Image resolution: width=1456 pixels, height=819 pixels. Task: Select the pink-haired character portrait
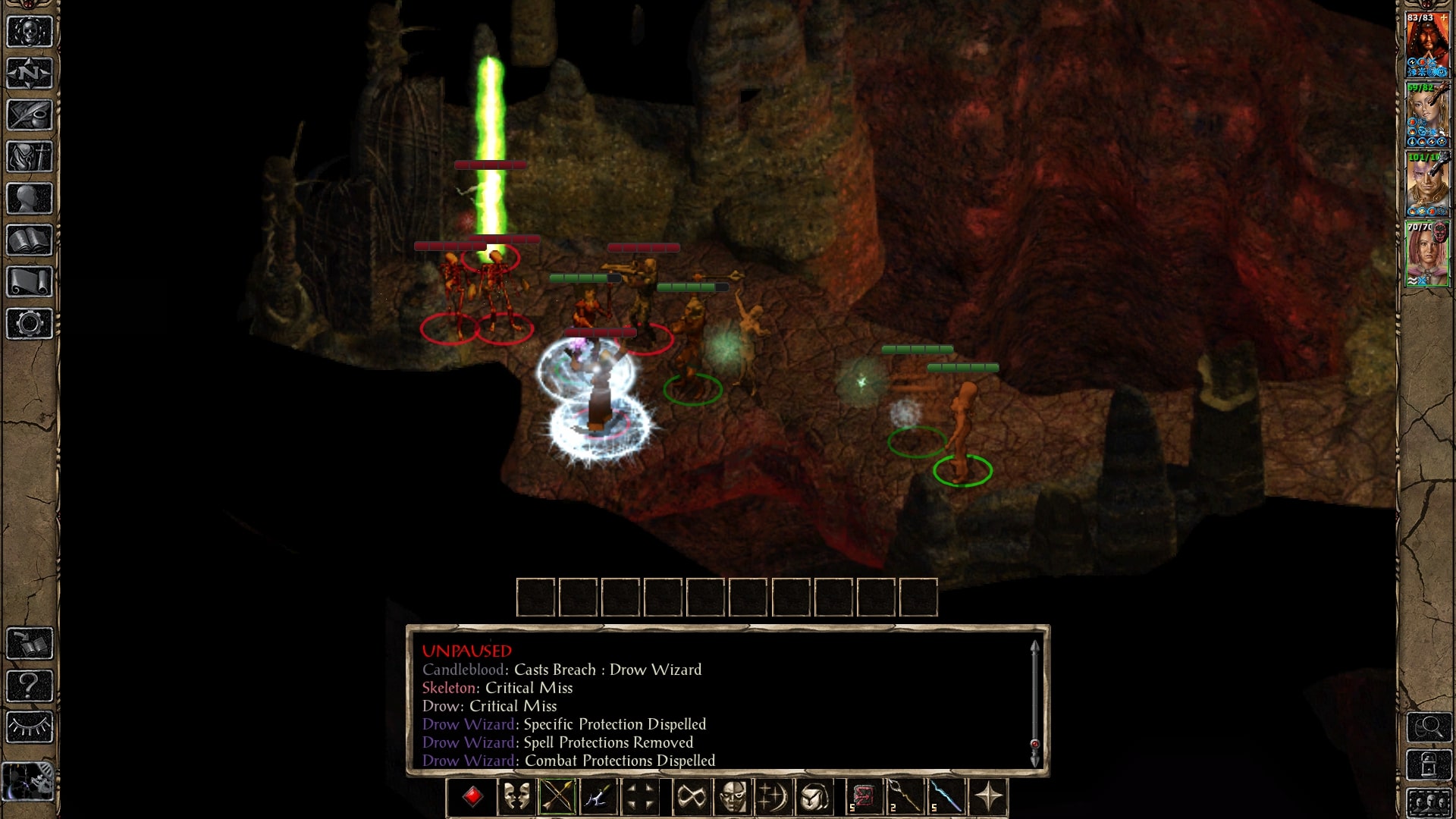click(1427, 254)
